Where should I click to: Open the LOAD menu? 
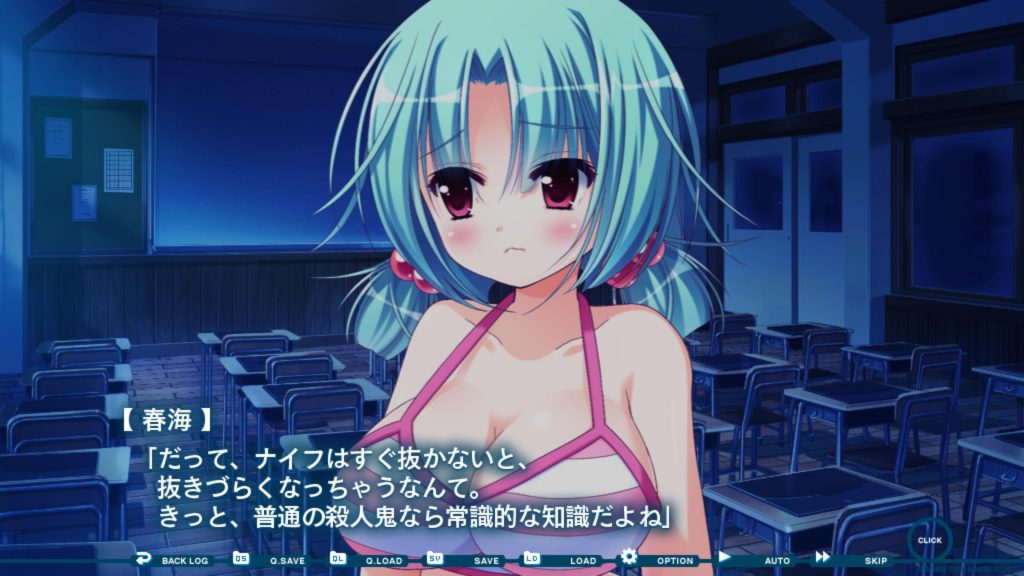click(x=566, y=560)
